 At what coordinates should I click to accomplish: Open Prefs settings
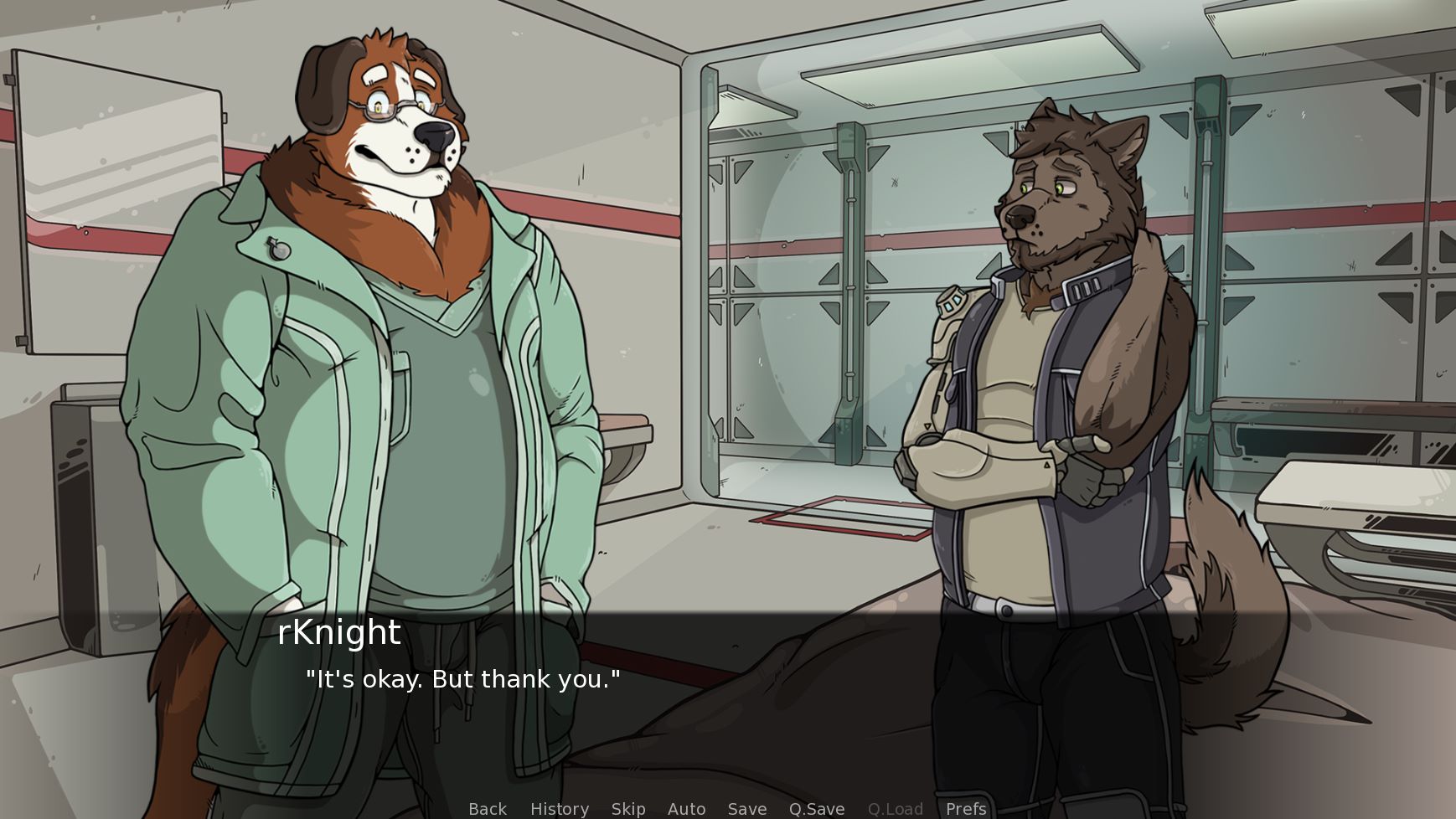pos(965,808)
